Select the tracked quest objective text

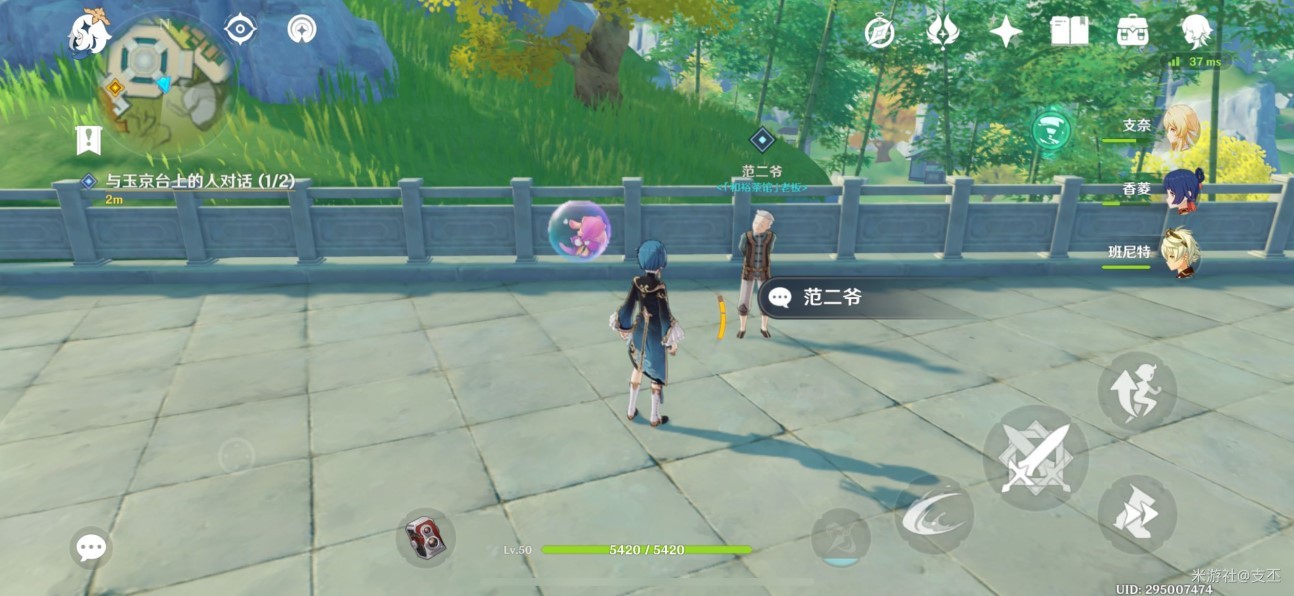click(x=200, y=181)
